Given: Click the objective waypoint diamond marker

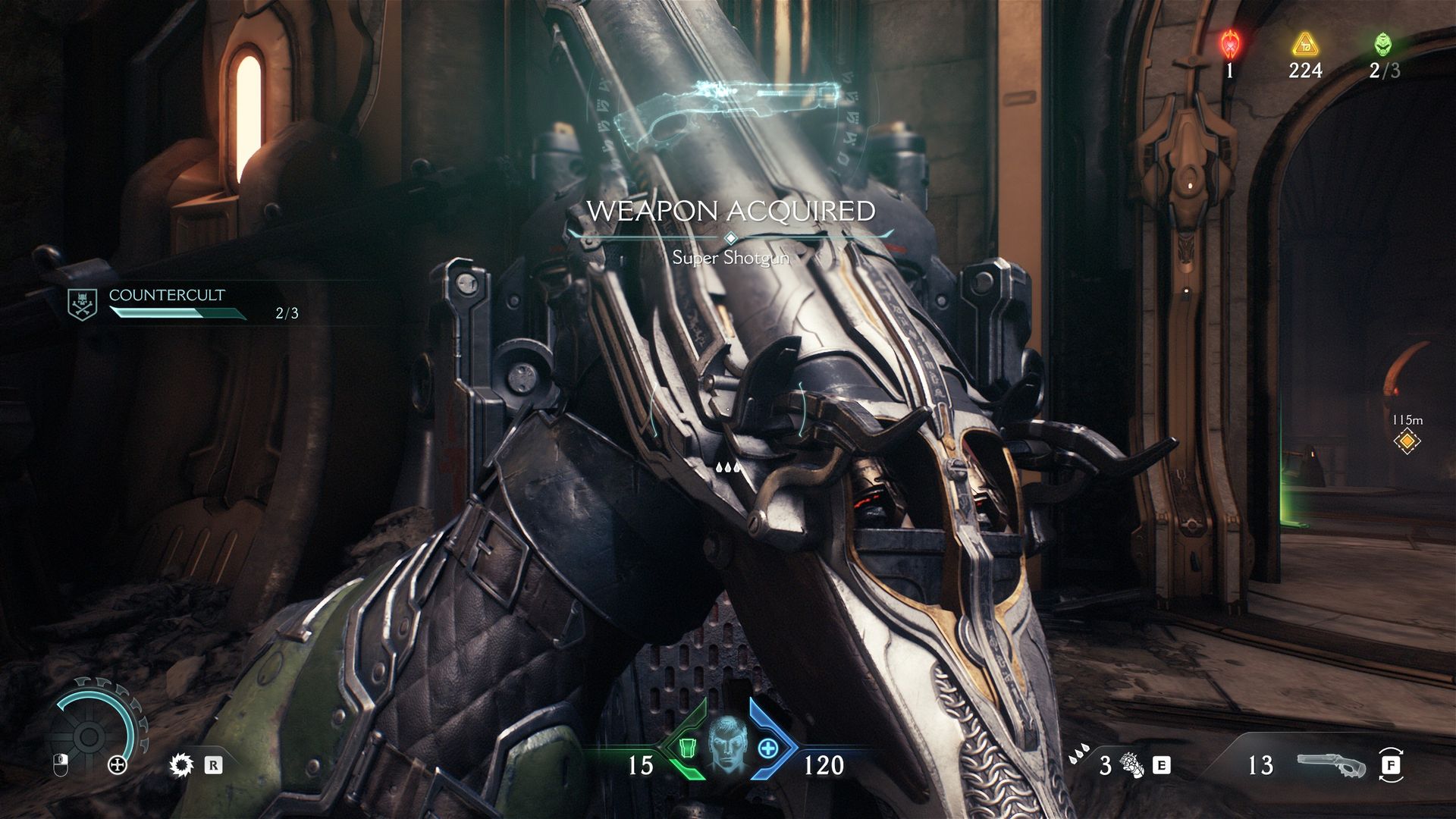Looking at the screenshot, I should pyautogui.click(x=1407, y=441).
